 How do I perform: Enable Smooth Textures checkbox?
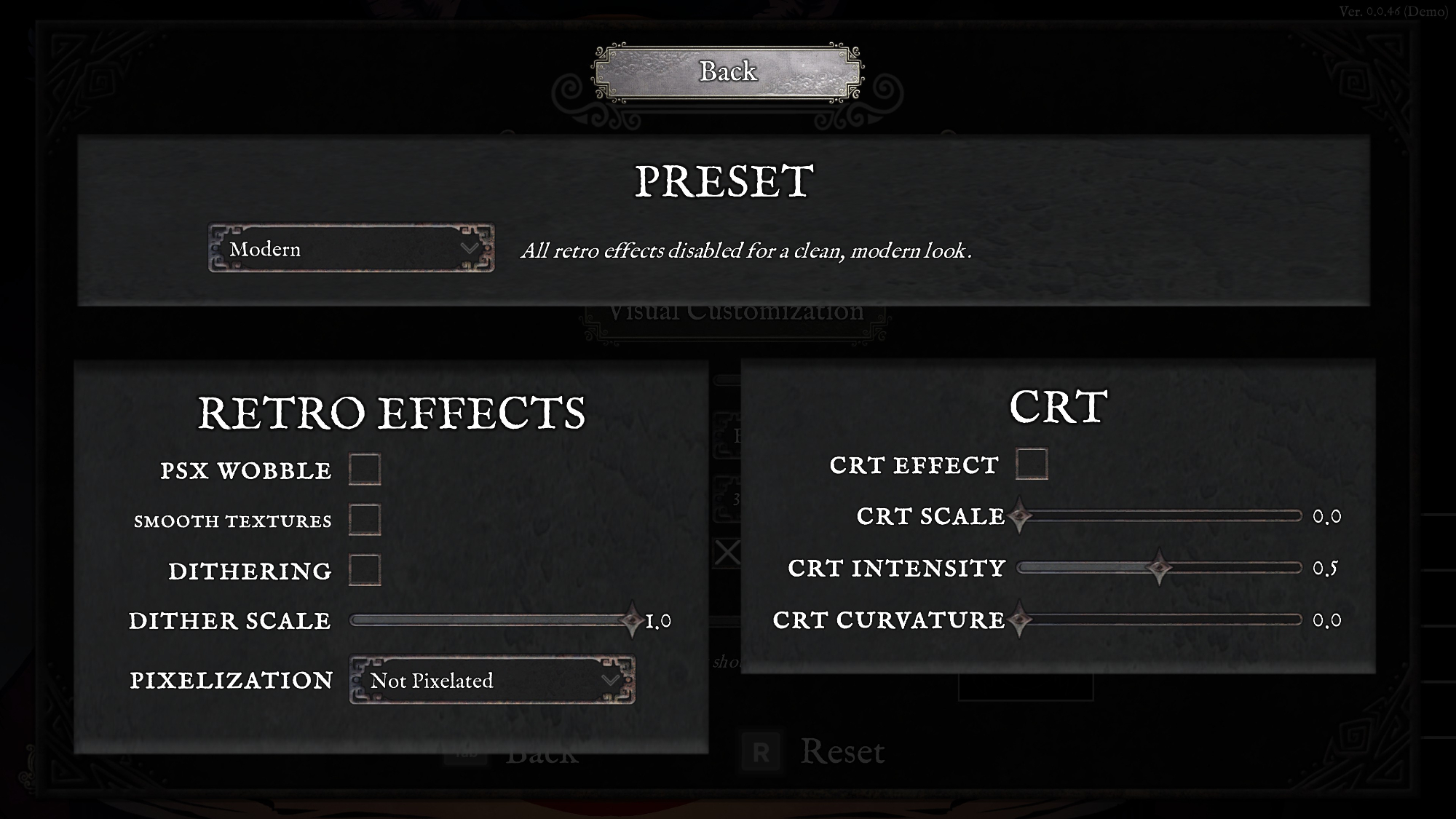[x=365, y=520]
